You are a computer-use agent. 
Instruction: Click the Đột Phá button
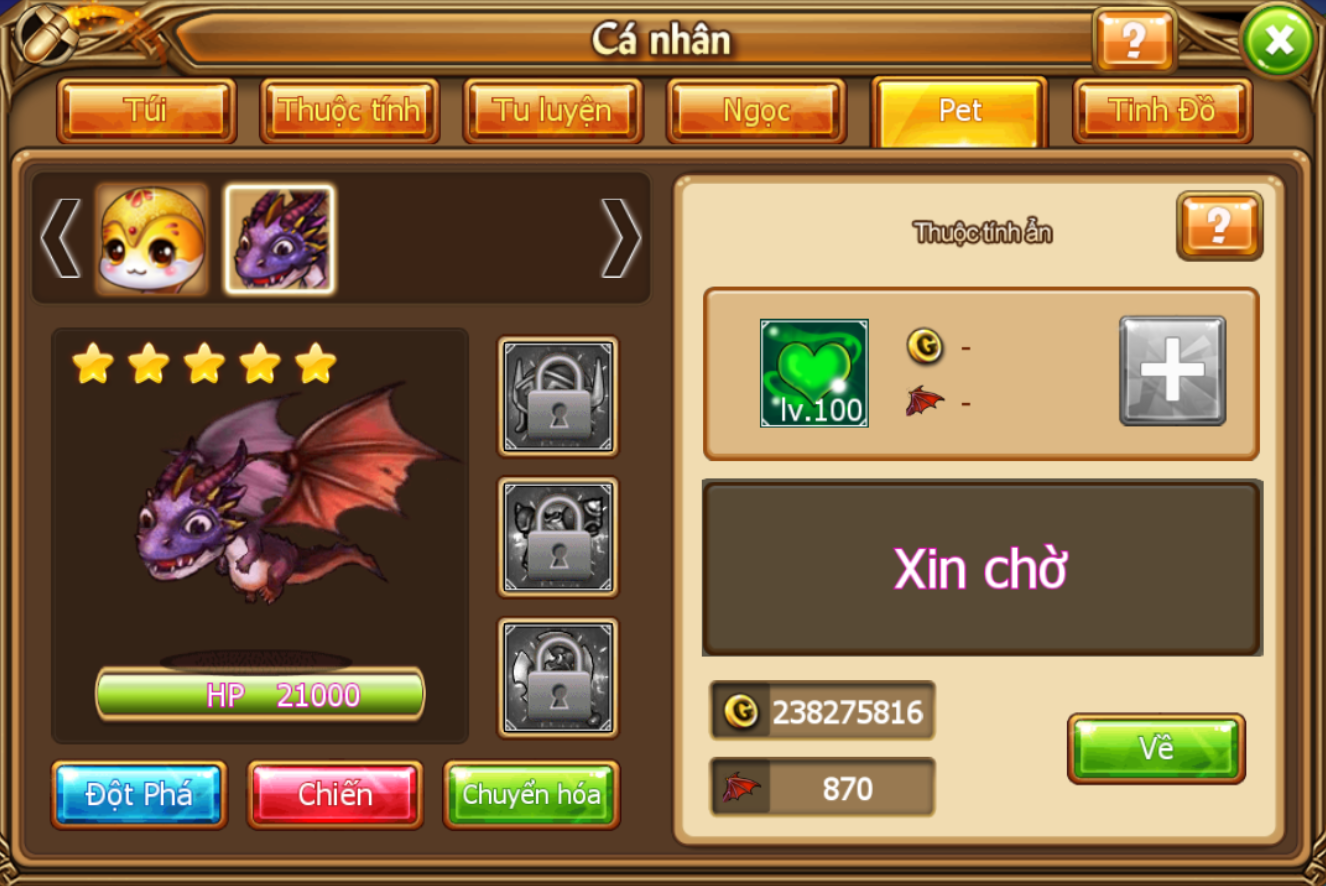[139, 795]
